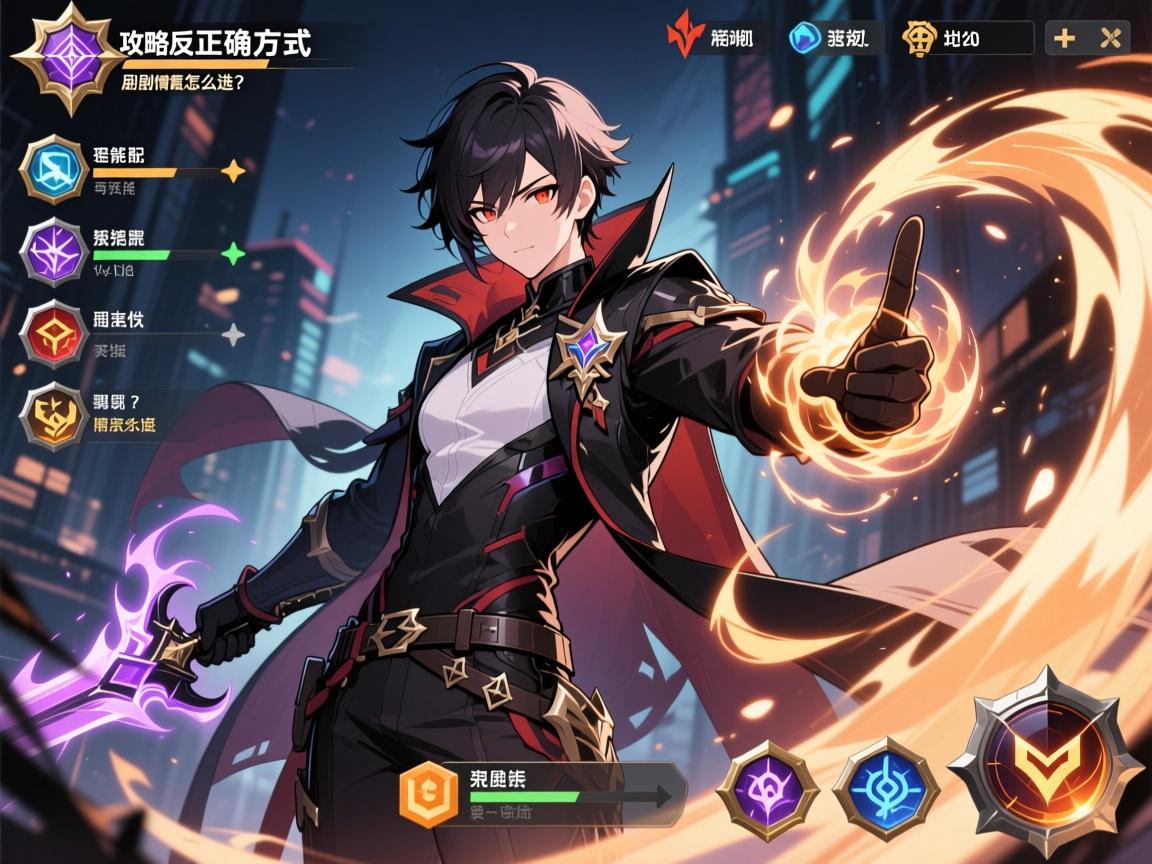
Task: Open the red winged emblem menu
Action: [682, 39]
